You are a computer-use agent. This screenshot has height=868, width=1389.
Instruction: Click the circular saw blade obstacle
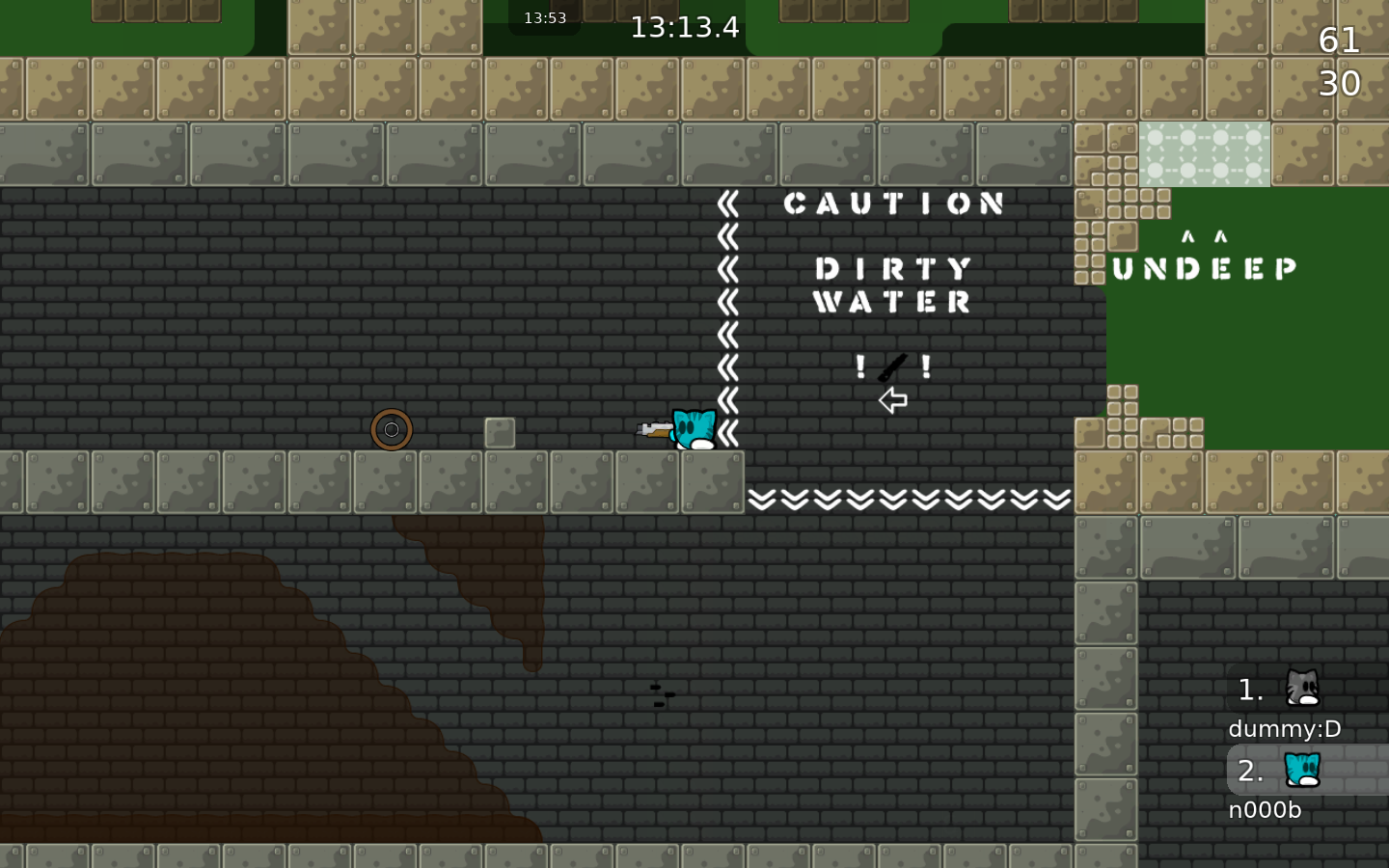click(392, 430)
